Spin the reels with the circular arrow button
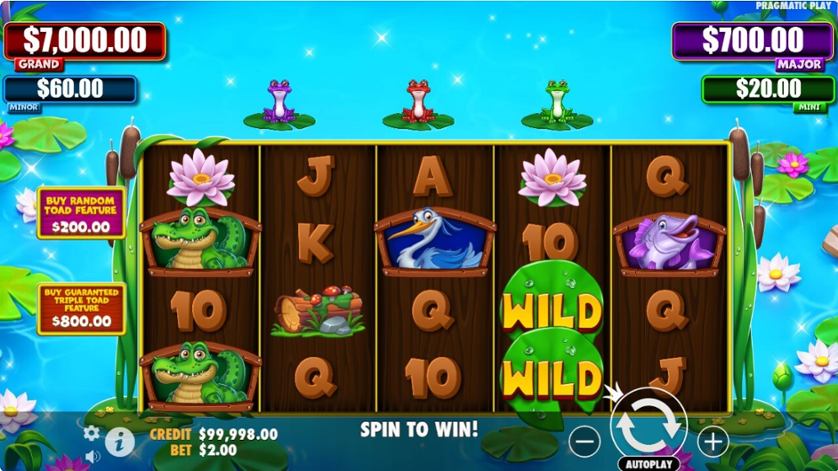Image resolution: width=838 pixels, height=471 pixels. 648,424
